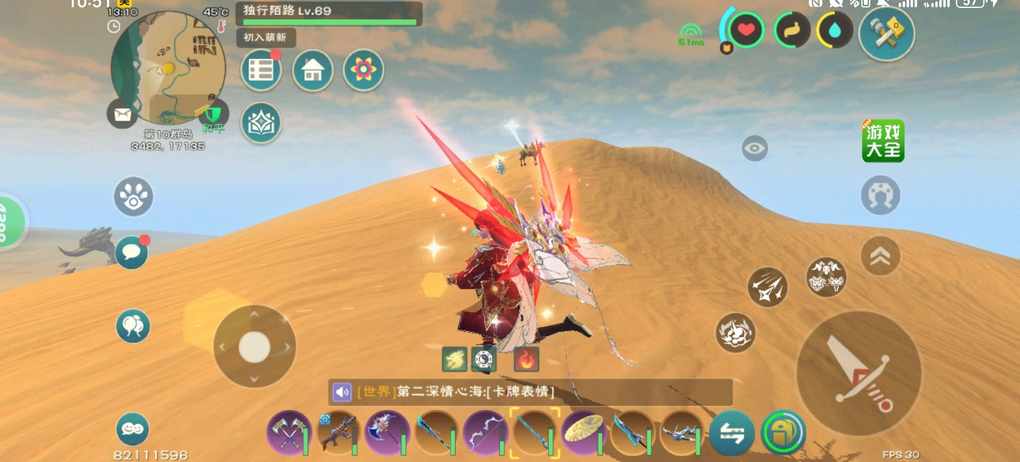Viewport: 1020px width, 462px height.
Task: Select the rifle hotbar slot
Action: click(x=338, y=433)
